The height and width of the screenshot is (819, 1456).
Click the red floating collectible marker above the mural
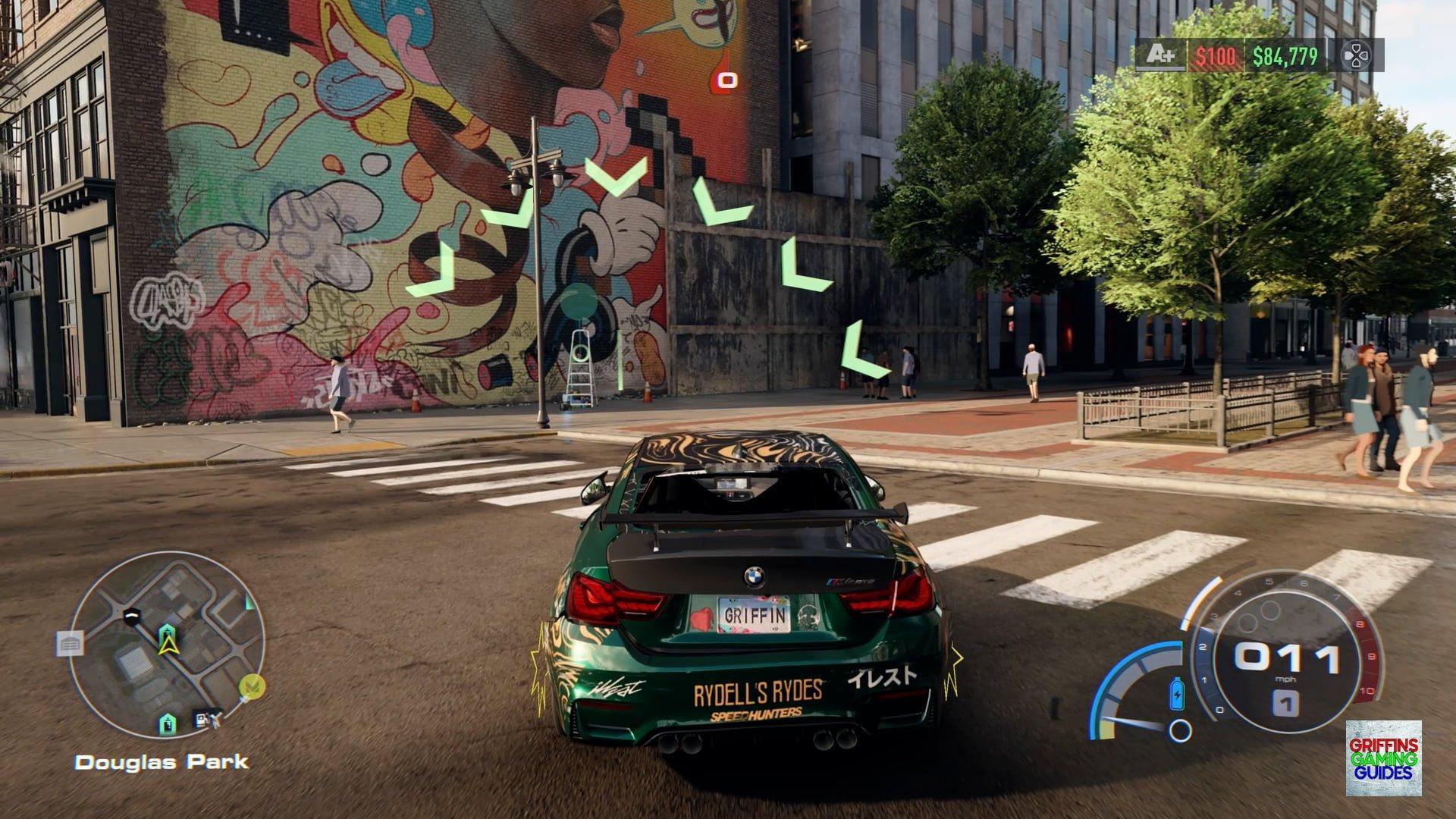(x=726, y=78)
